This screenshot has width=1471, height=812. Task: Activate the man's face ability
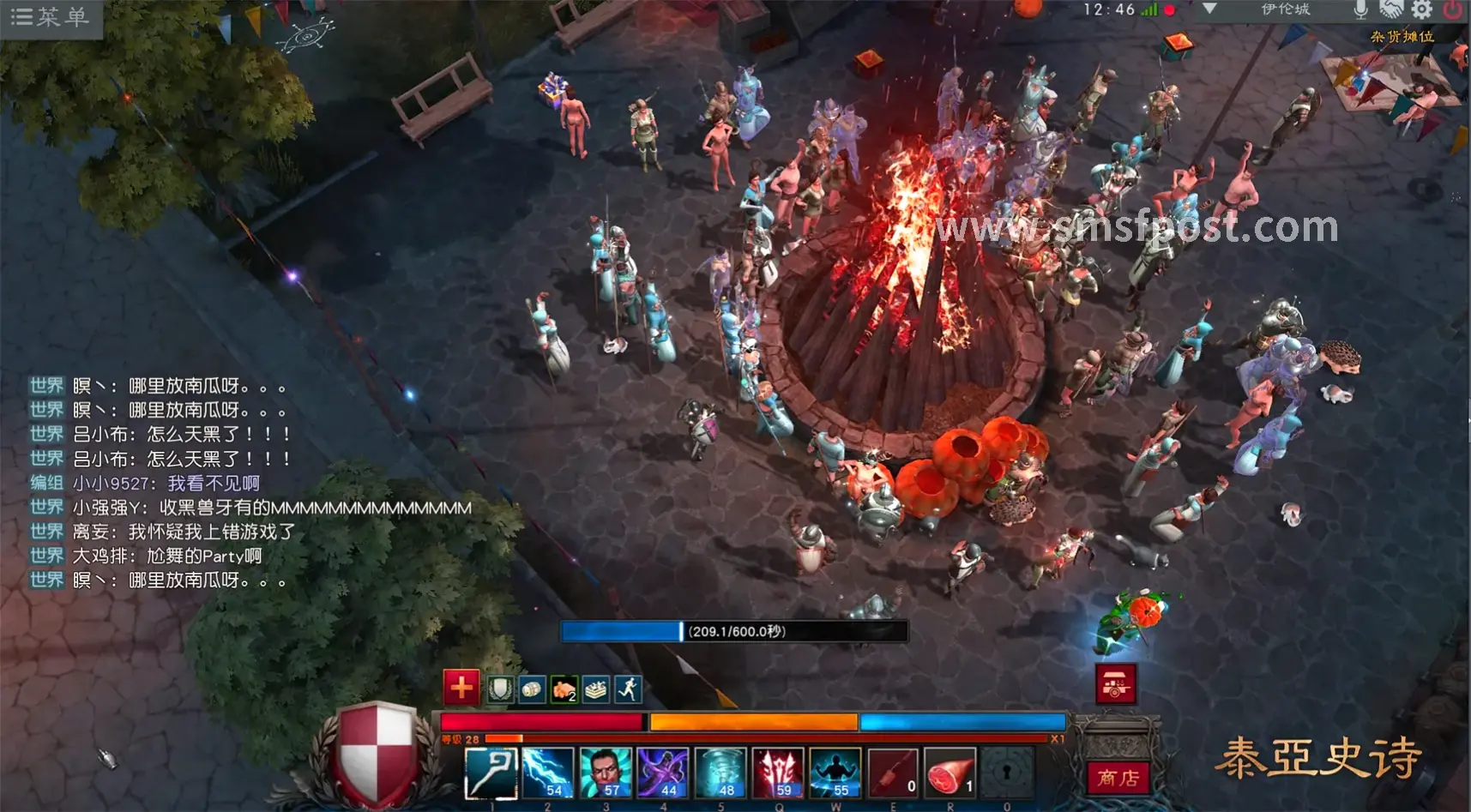coord(606,773)
